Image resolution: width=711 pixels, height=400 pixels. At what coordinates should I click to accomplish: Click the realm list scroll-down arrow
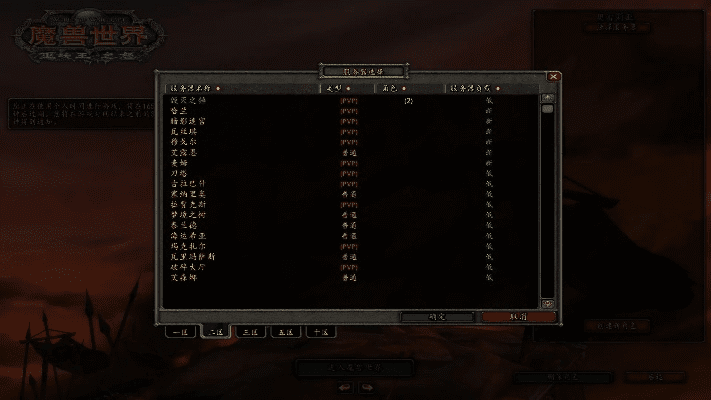click(x=547, y=303)
